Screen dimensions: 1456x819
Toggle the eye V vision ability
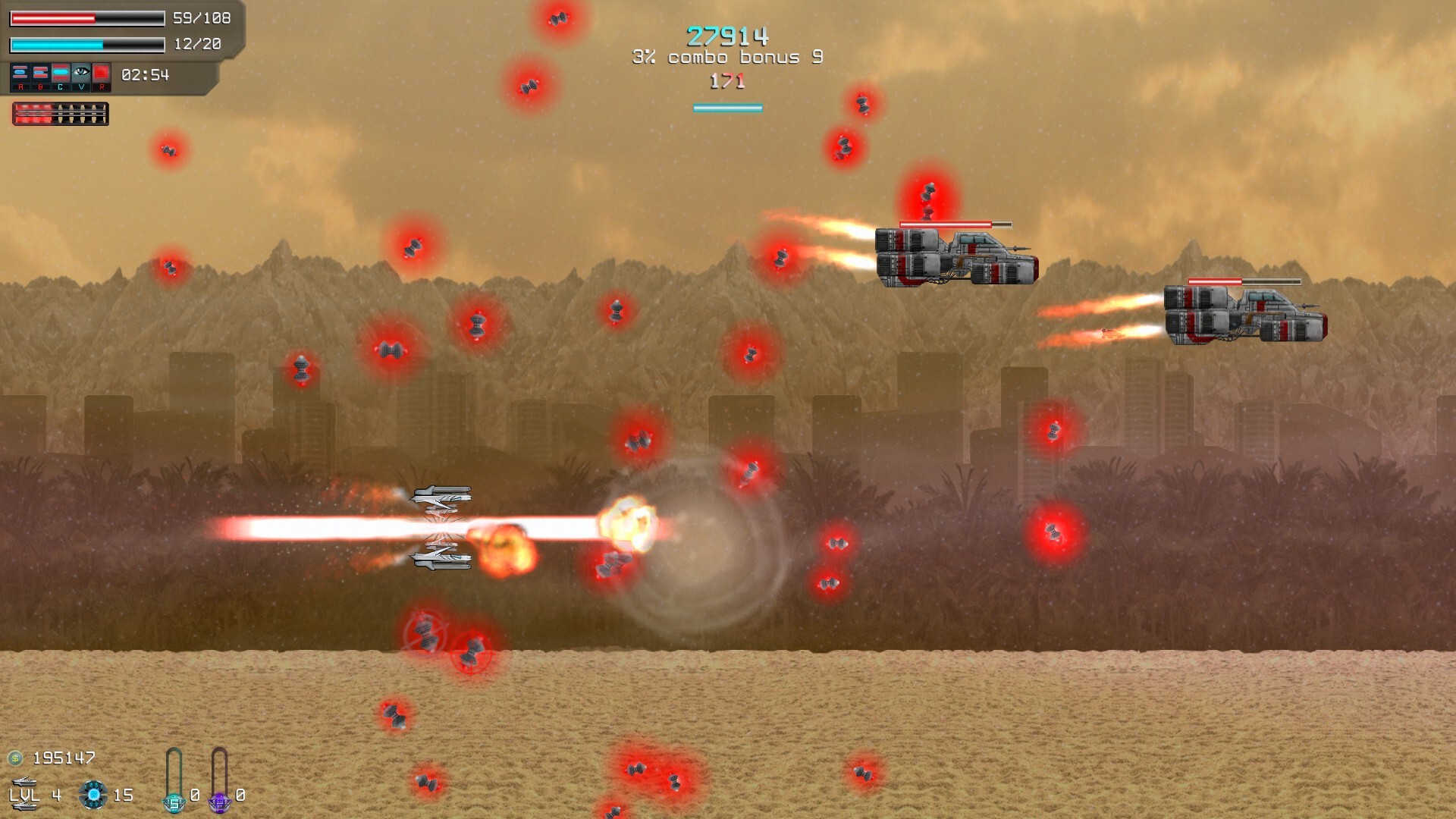coord(81,72)
